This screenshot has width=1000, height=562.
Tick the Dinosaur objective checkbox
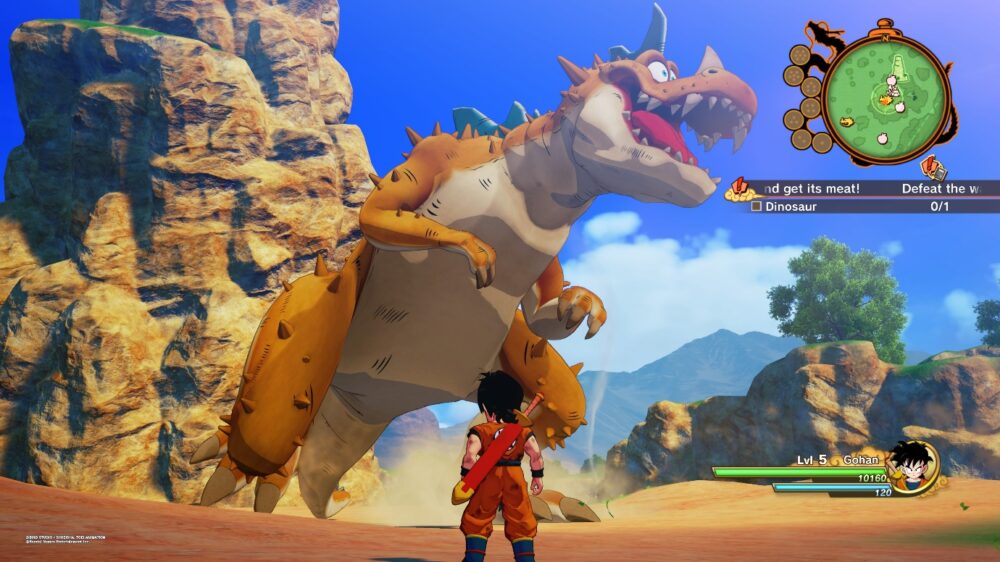click(x=757, y=206)
